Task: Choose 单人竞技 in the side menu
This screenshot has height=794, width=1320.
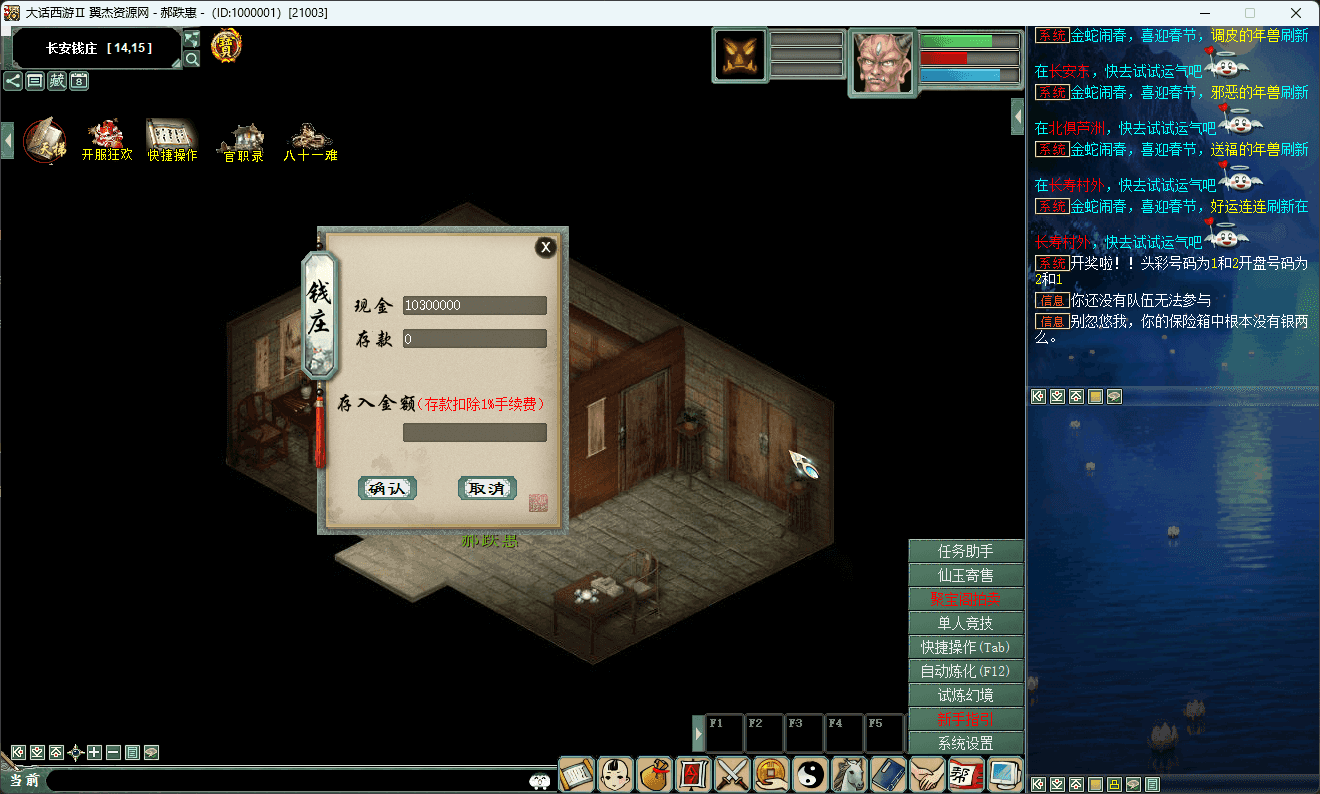Action: 965,623
